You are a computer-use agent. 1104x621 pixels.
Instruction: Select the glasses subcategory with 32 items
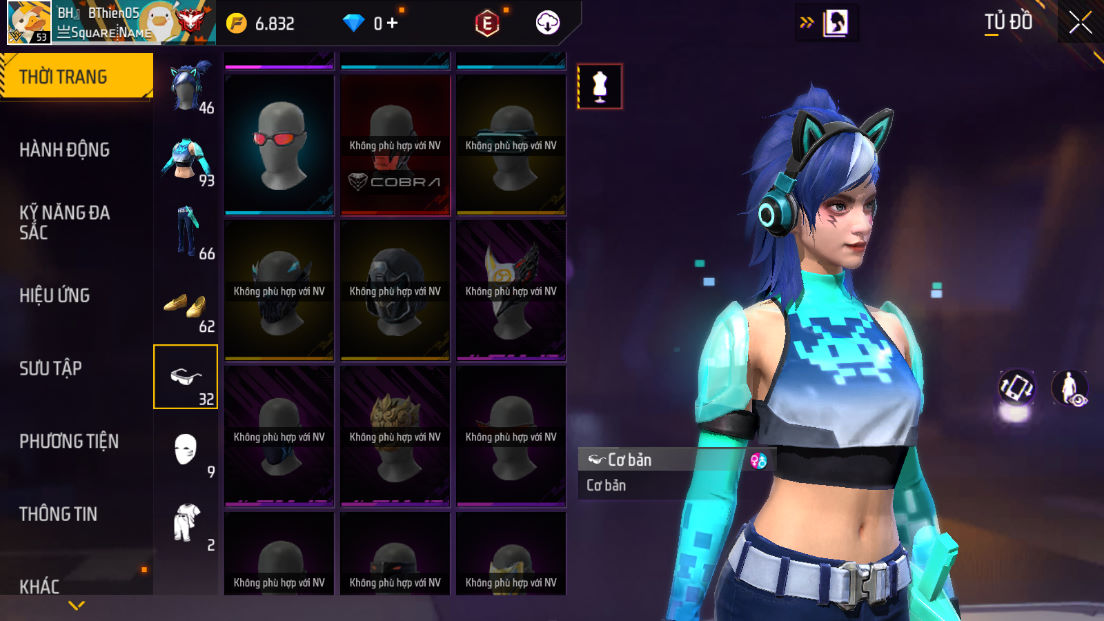(x=186, y=377)
